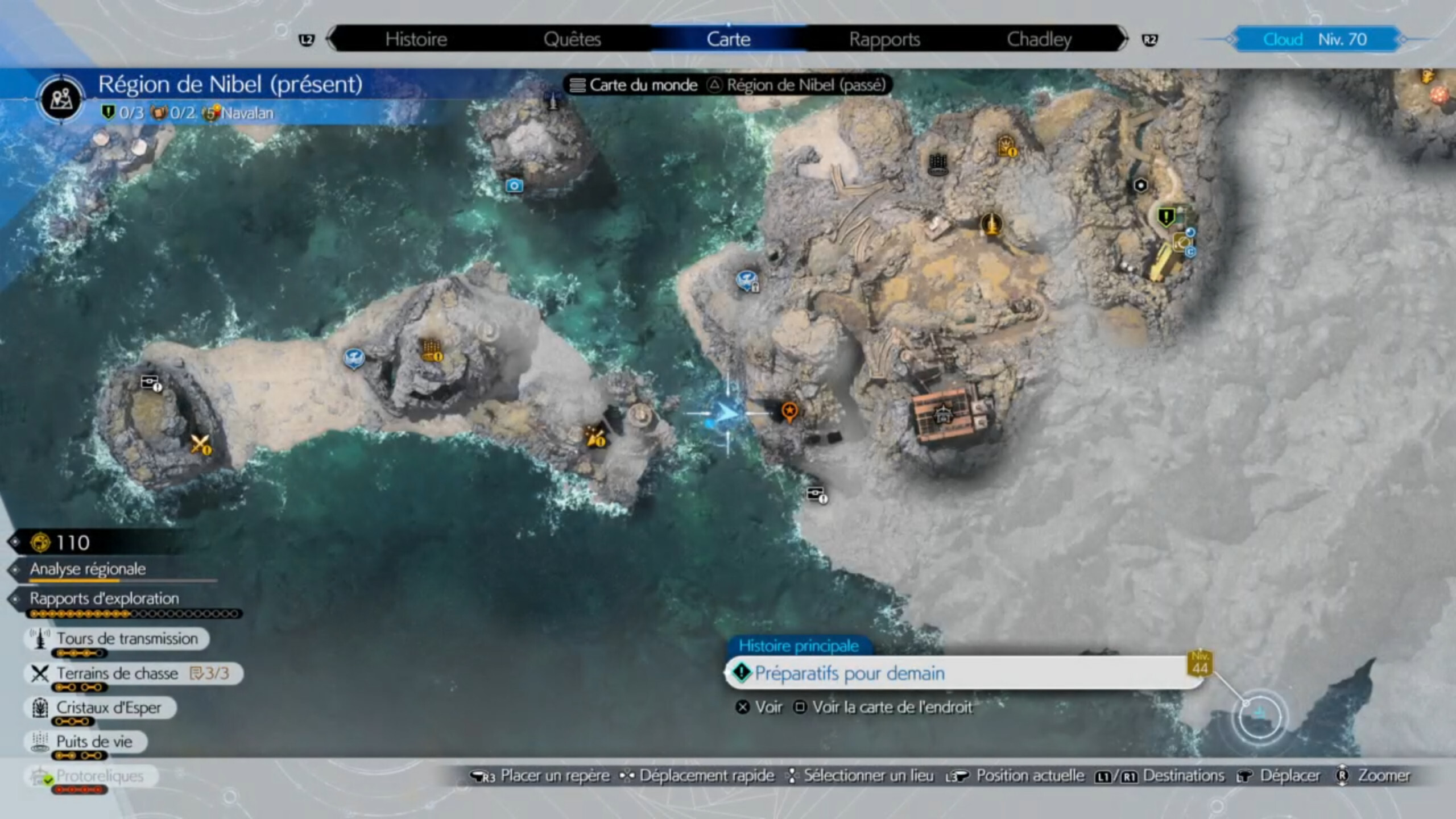
Task: Open the Quêtes tab
Action: [572, 39]
